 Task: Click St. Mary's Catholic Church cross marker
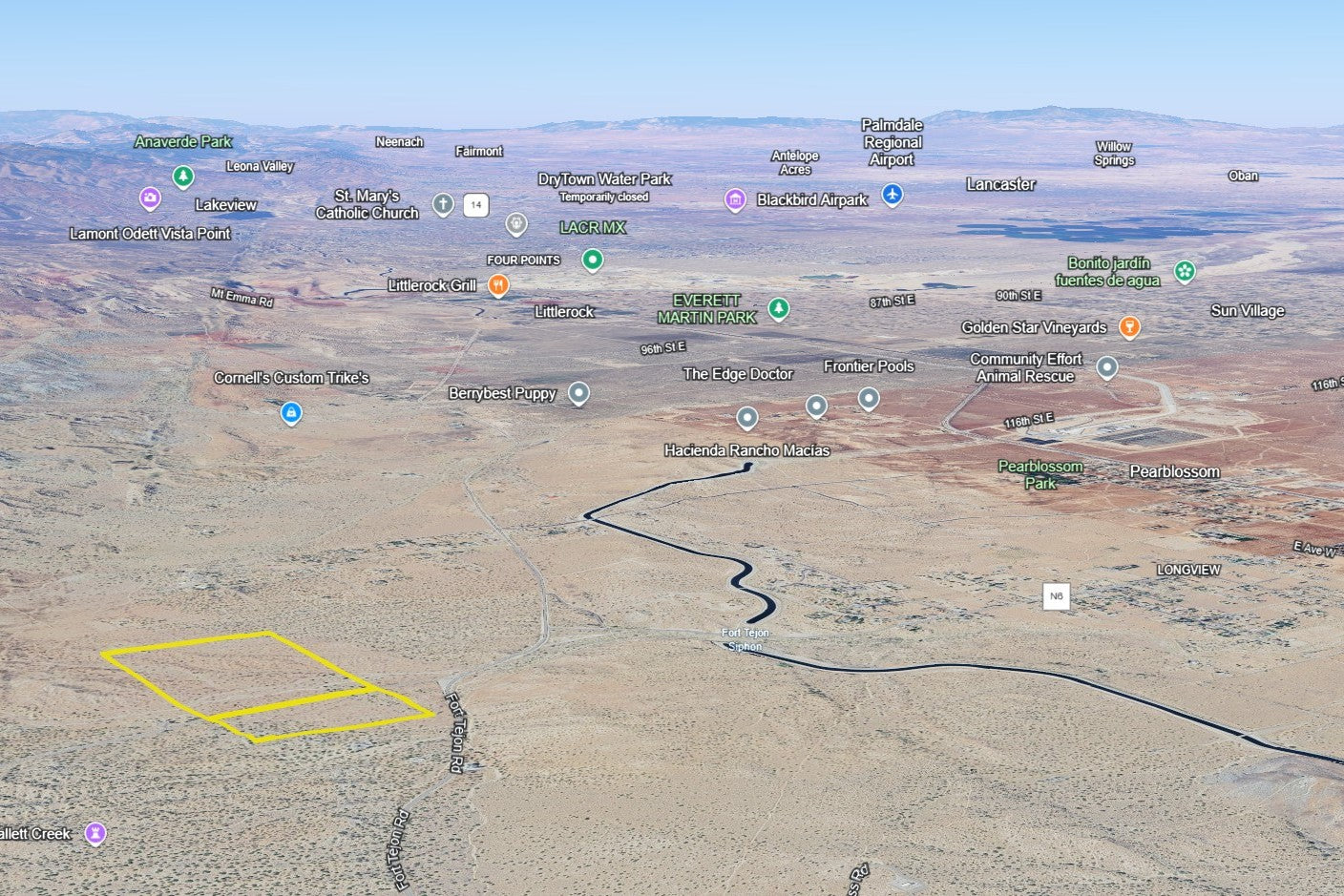pos(443,203)
